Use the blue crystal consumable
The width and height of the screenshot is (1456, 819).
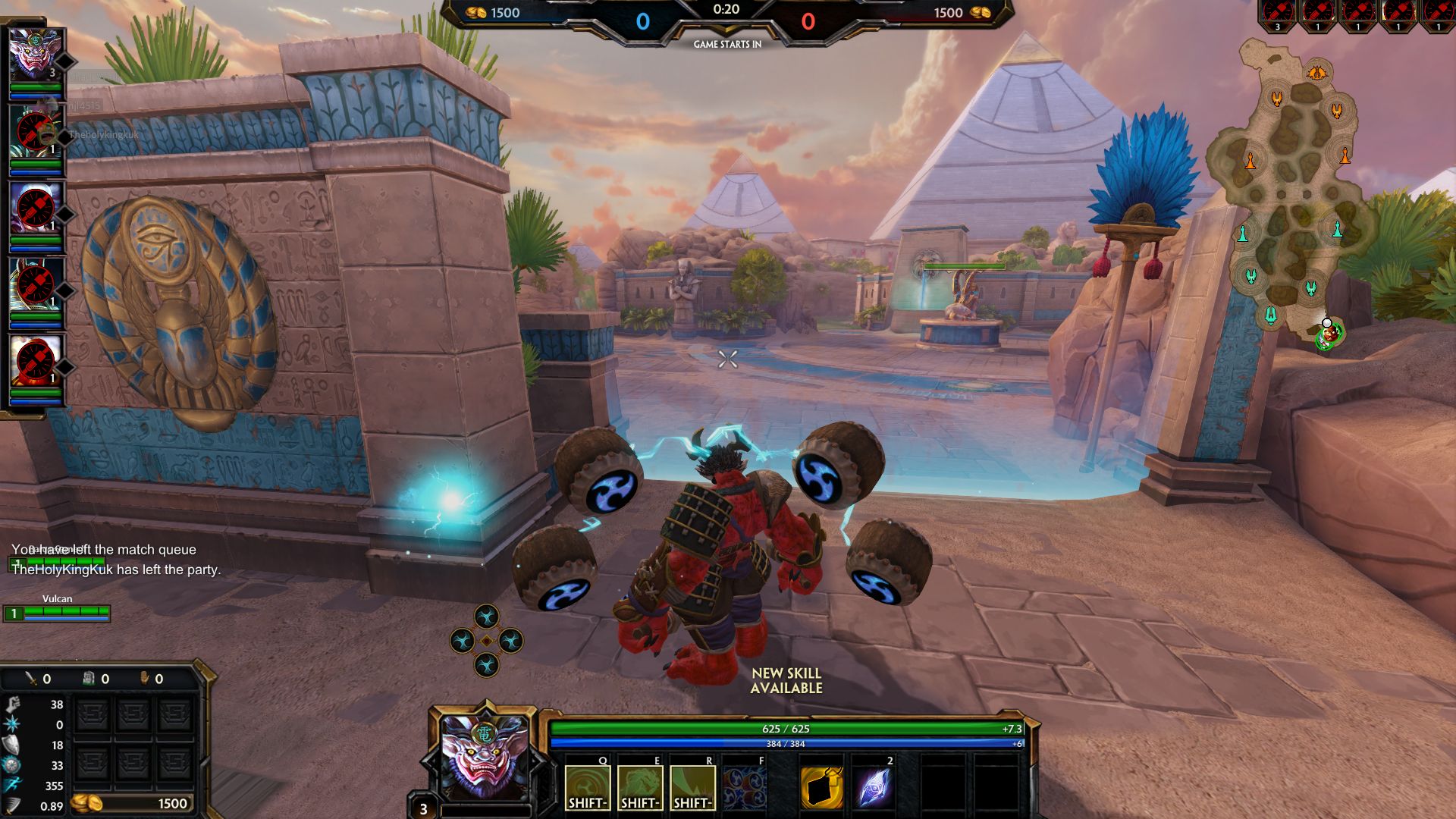click(874, 787)
